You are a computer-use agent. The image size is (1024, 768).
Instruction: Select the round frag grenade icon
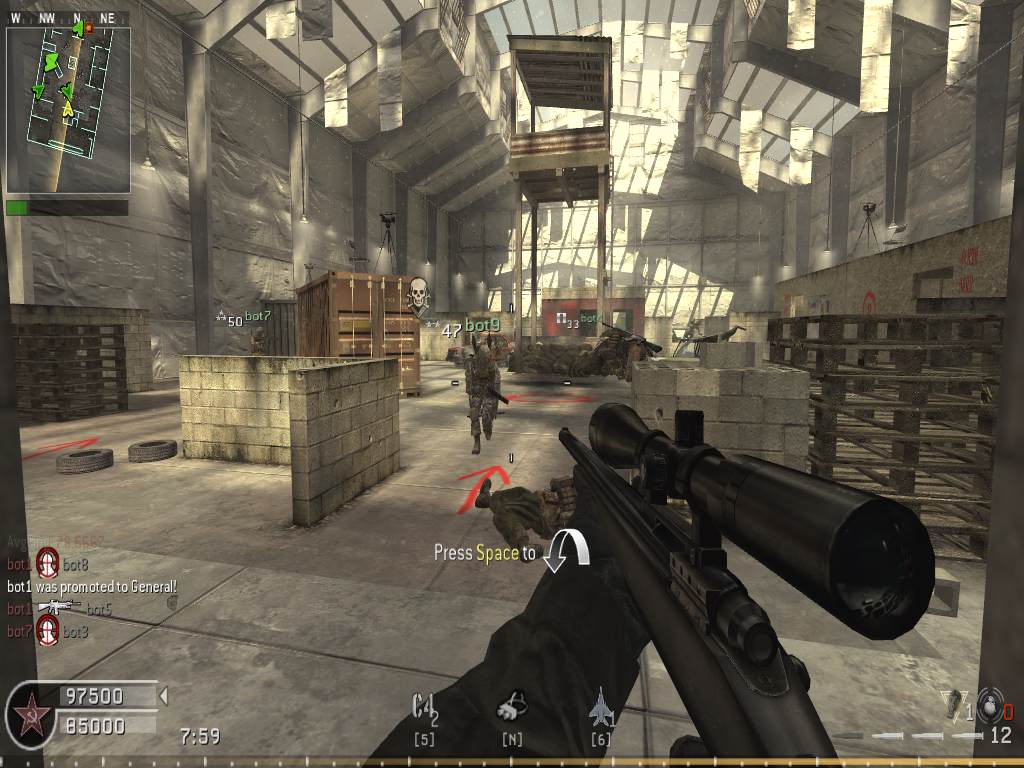[x=990, y=704]
